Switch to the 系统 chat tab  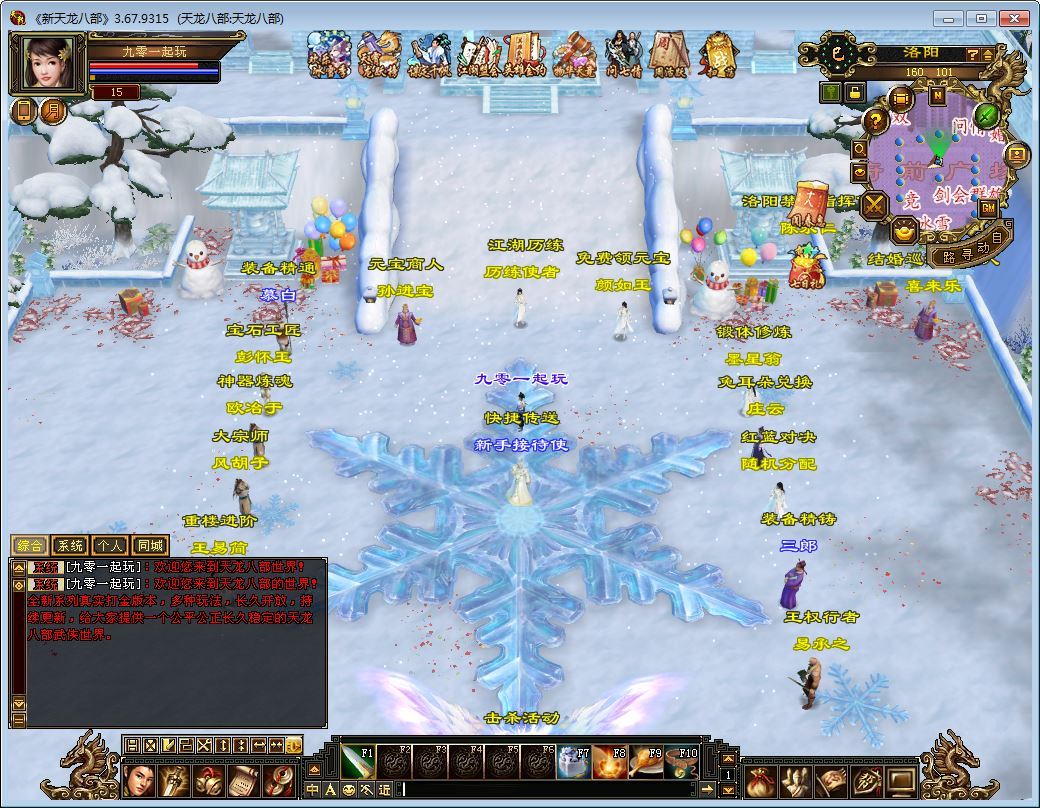pyautogui.click(x=70, y=546)
